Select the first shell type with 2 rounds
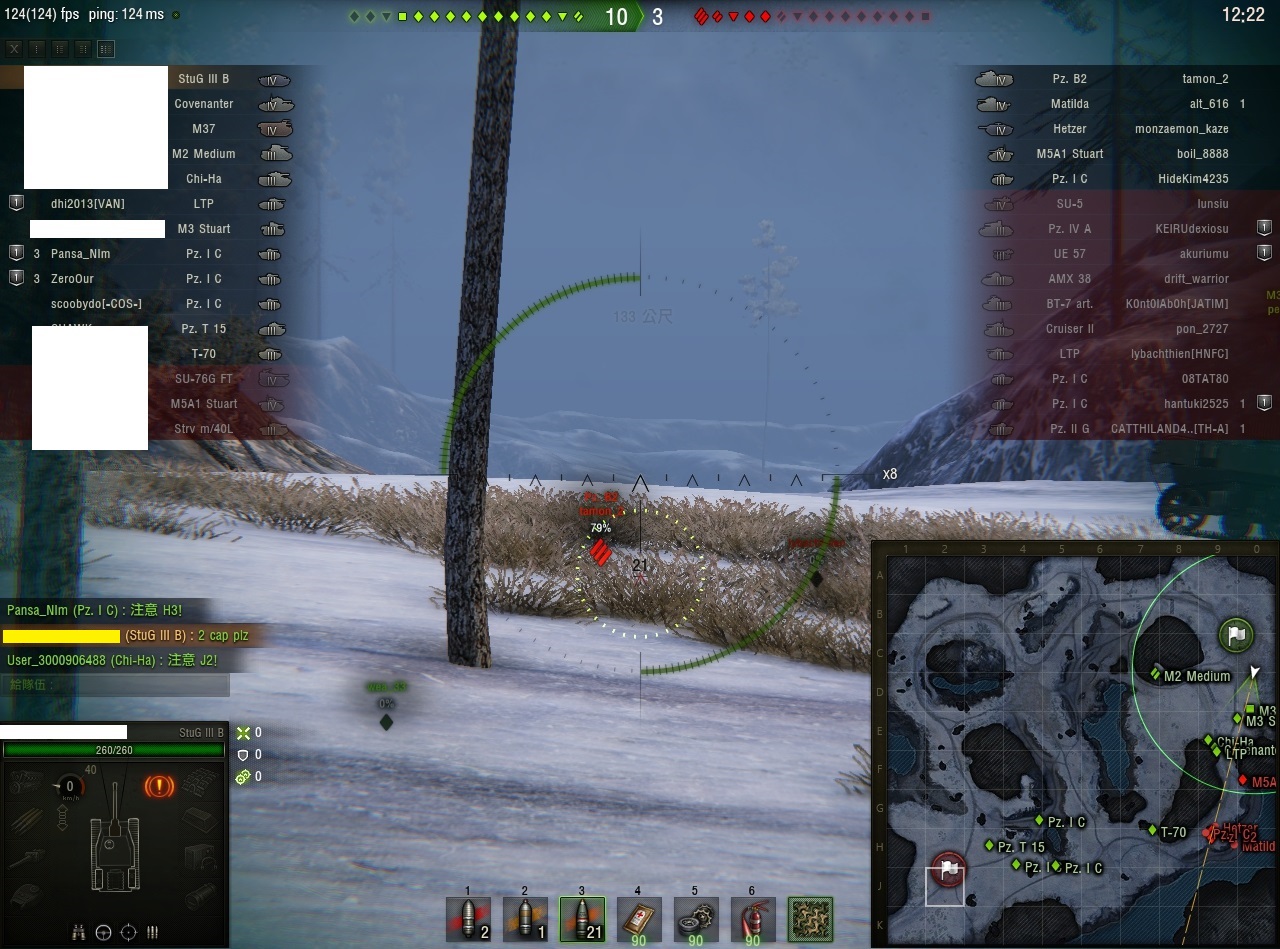This screenshot has height=949, width=1280. [x=467, y=919]
